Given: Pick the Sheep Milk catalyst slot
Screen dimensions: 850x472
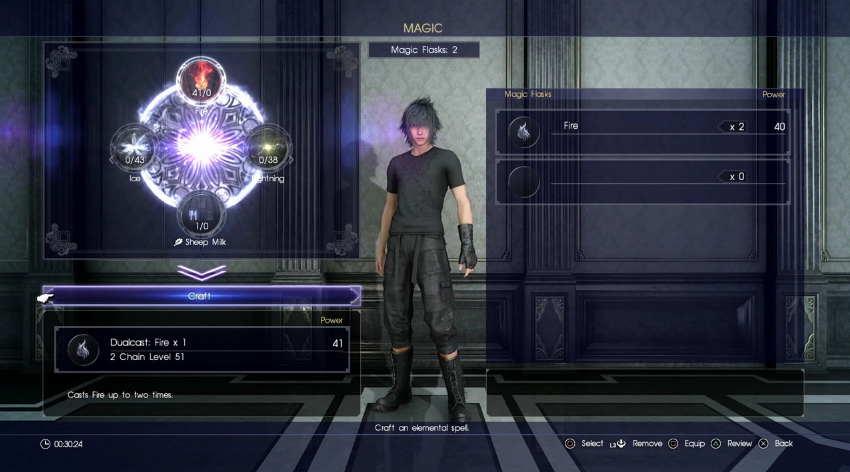Looking at the screenshot, I should (202, 213).
